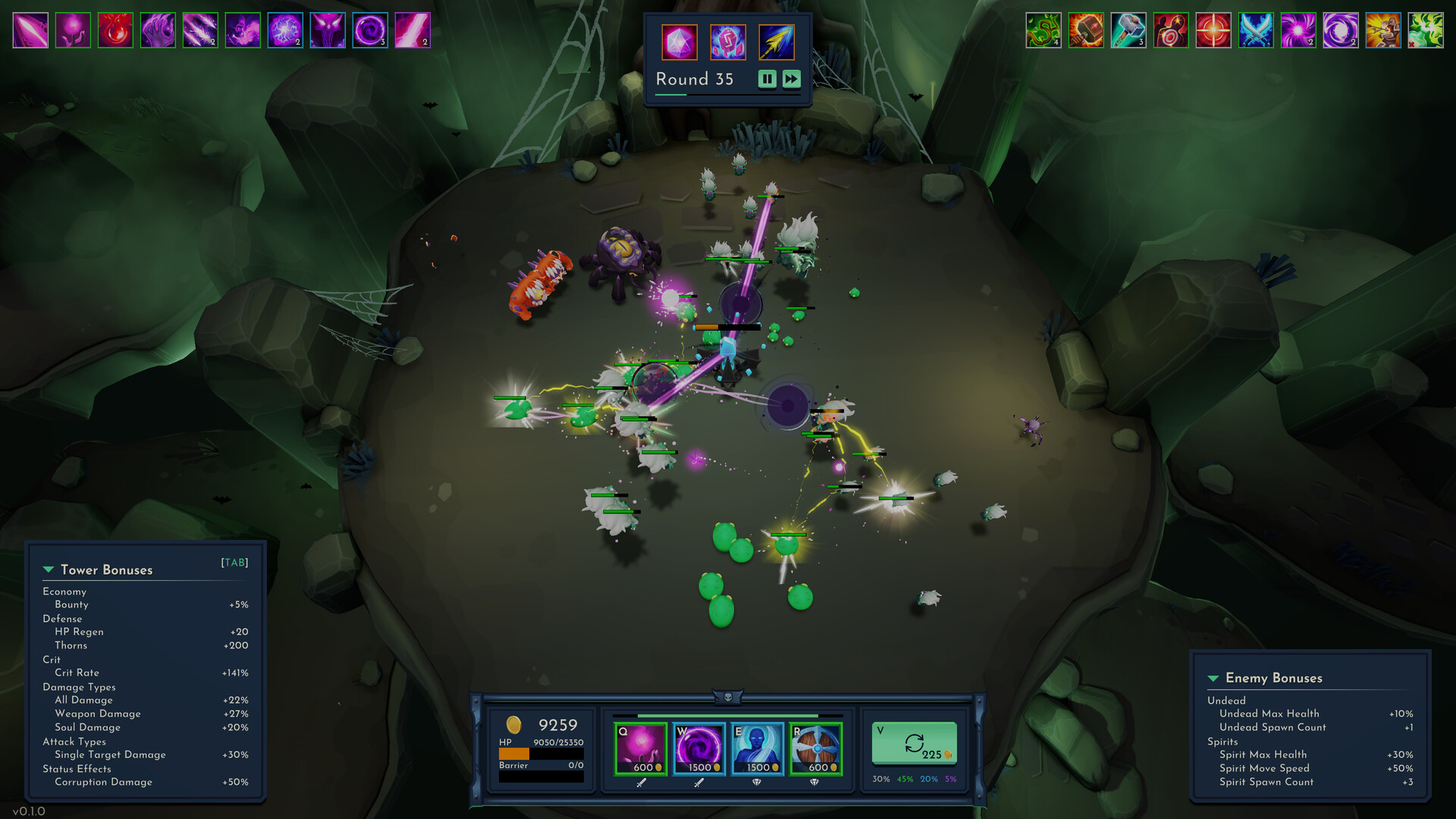Inspect the silhouette with red bullseye icon
Image resolution: width=1456 pixels, height=819 pixels.
point(1171,30)
